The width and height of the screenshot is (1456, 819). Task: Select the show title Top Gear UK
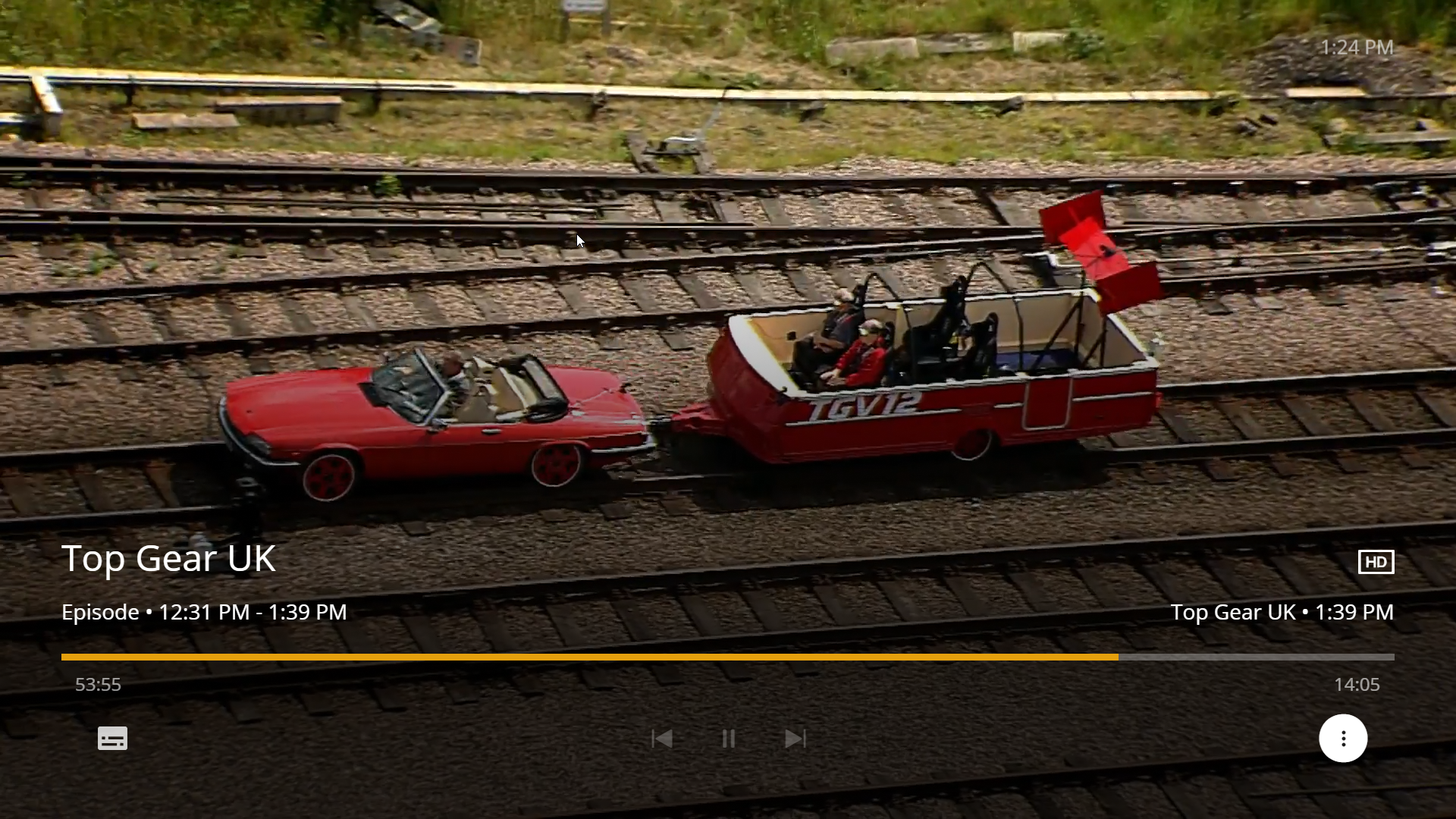pos(168,558)
